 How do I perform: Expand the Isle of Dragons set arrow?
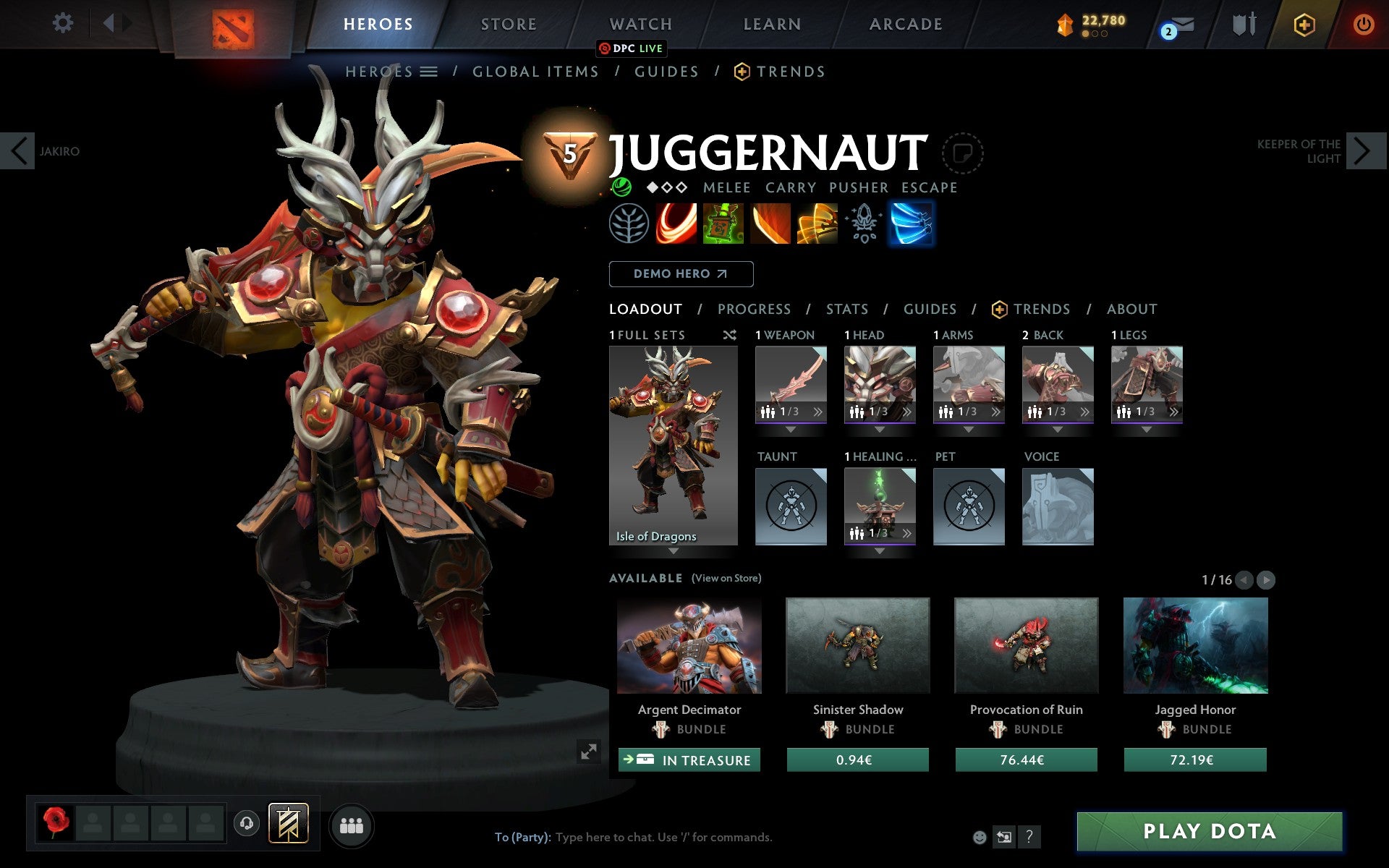(x=674, y=551)
